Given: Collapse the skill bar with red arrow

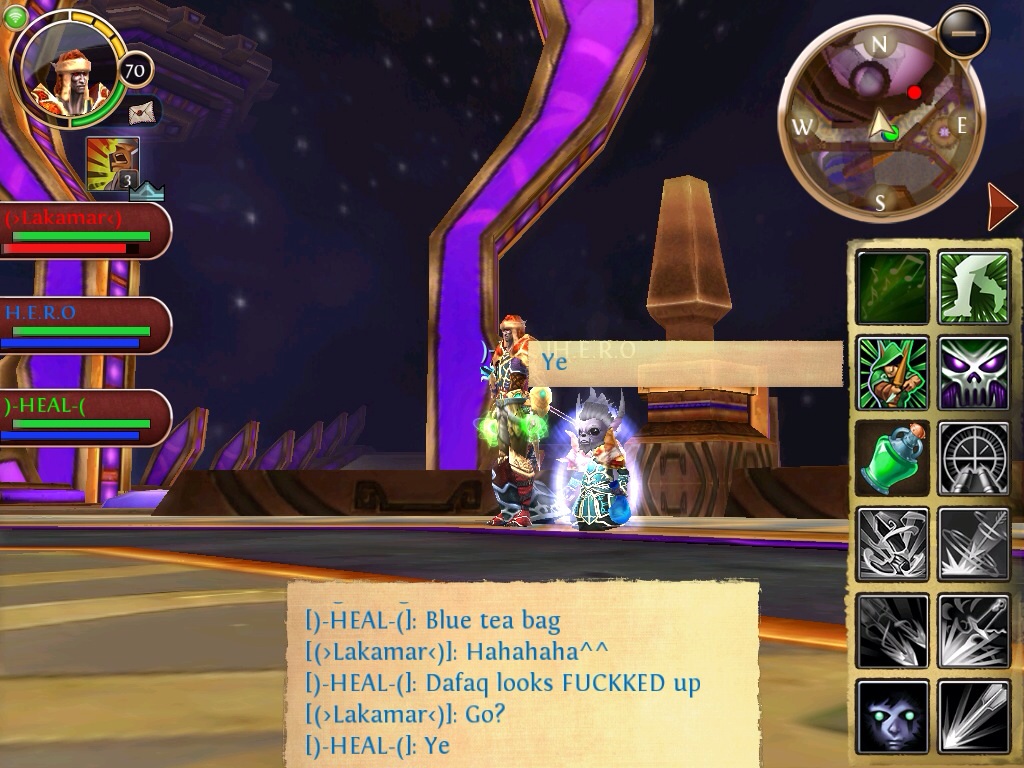Looking at the screenshot, I should [1001, 207].
